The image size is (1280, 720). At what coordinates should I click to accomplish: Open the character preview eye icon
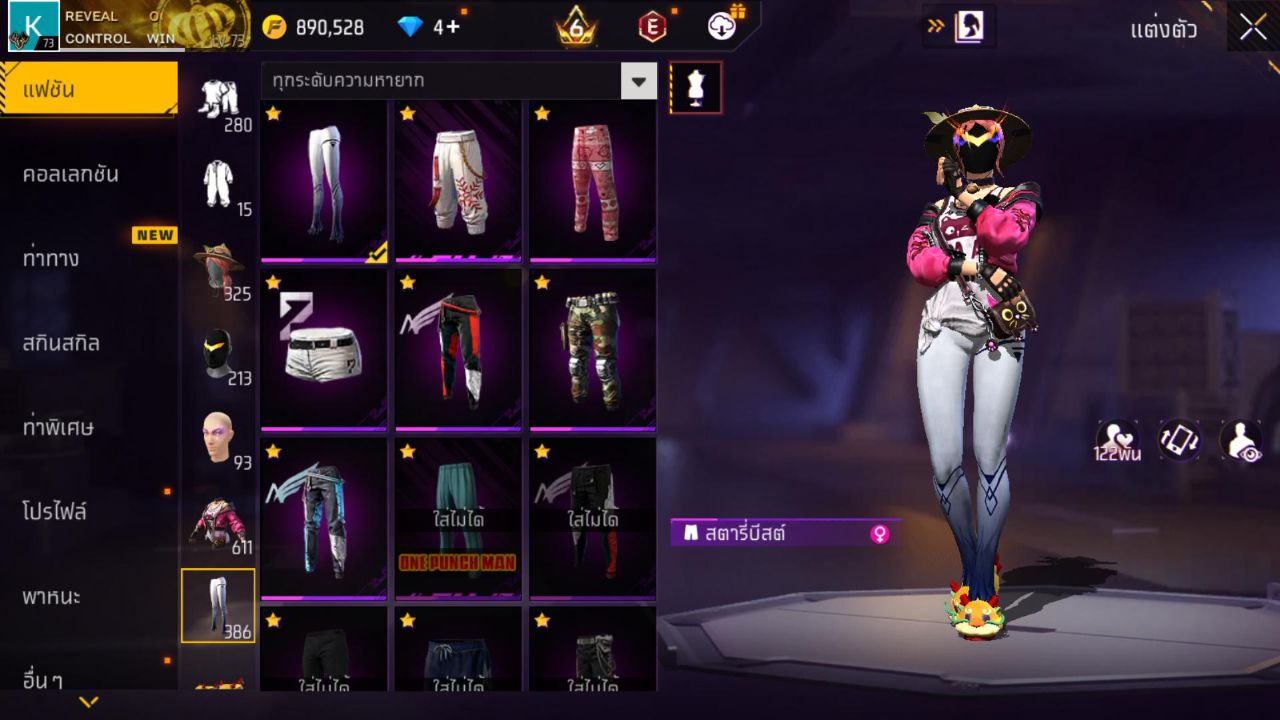pyautogui.click(x=1240, y=440)
